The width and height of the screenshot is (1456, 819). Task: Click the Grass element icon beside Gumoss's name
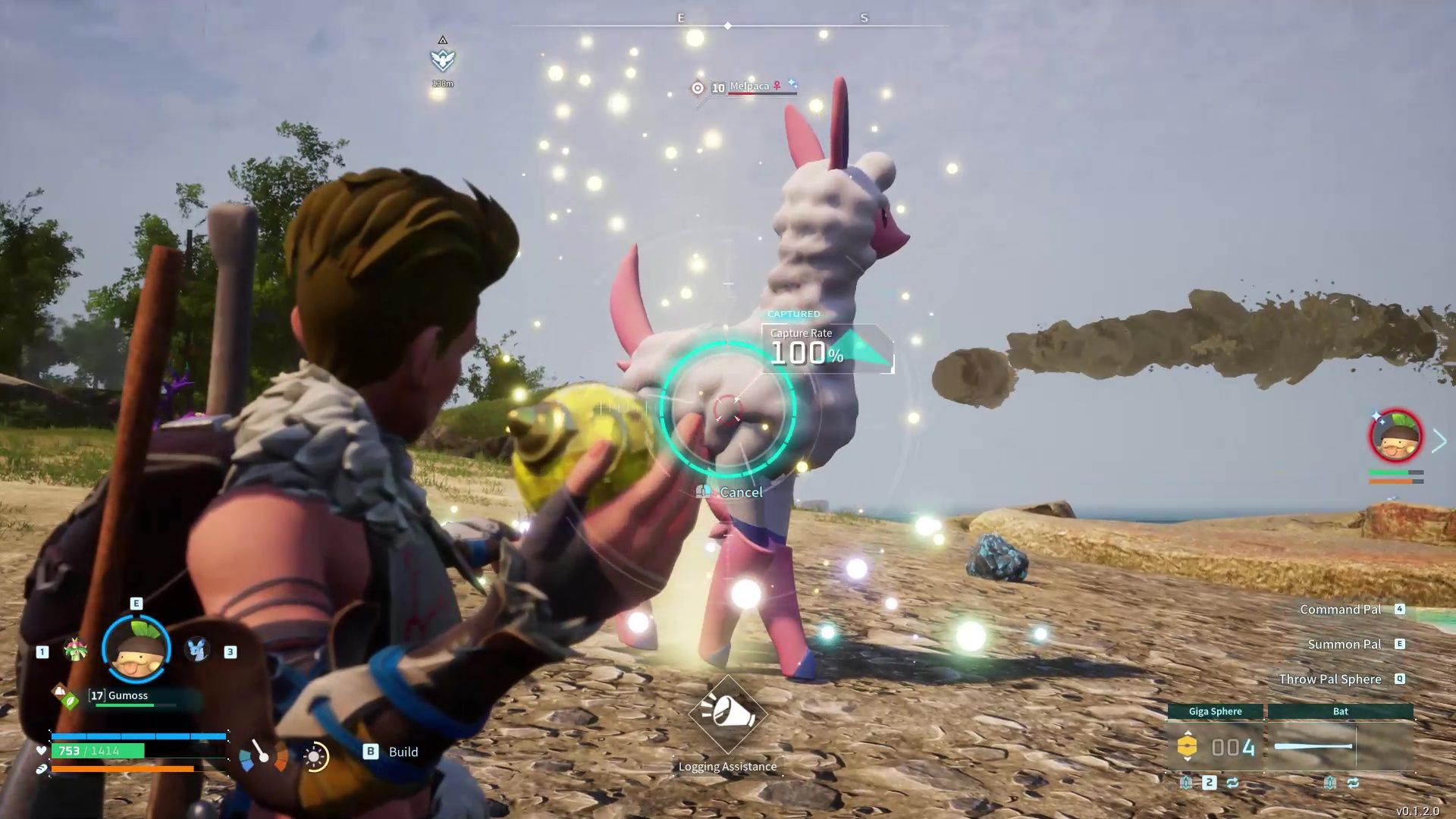[71, 701]
